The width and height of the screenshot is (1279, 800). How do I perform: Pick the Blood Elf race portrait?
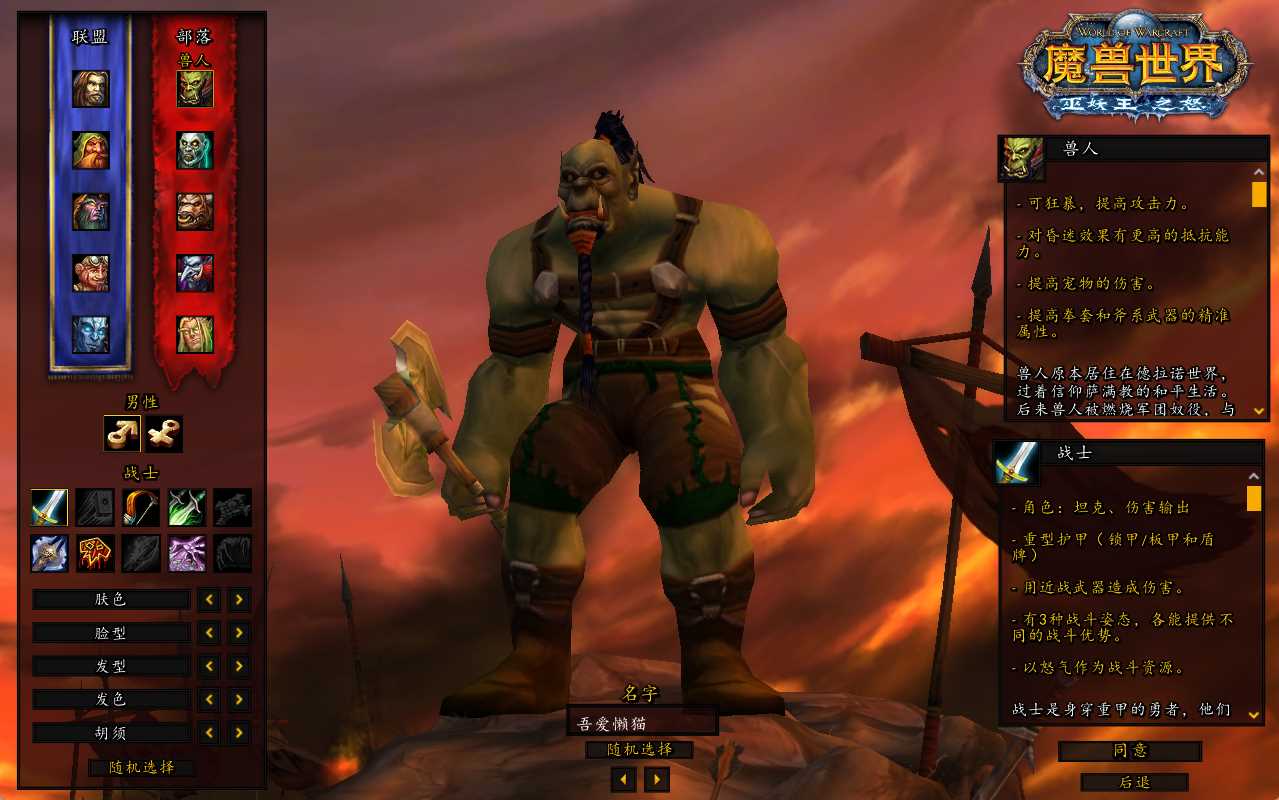[195, 334]
